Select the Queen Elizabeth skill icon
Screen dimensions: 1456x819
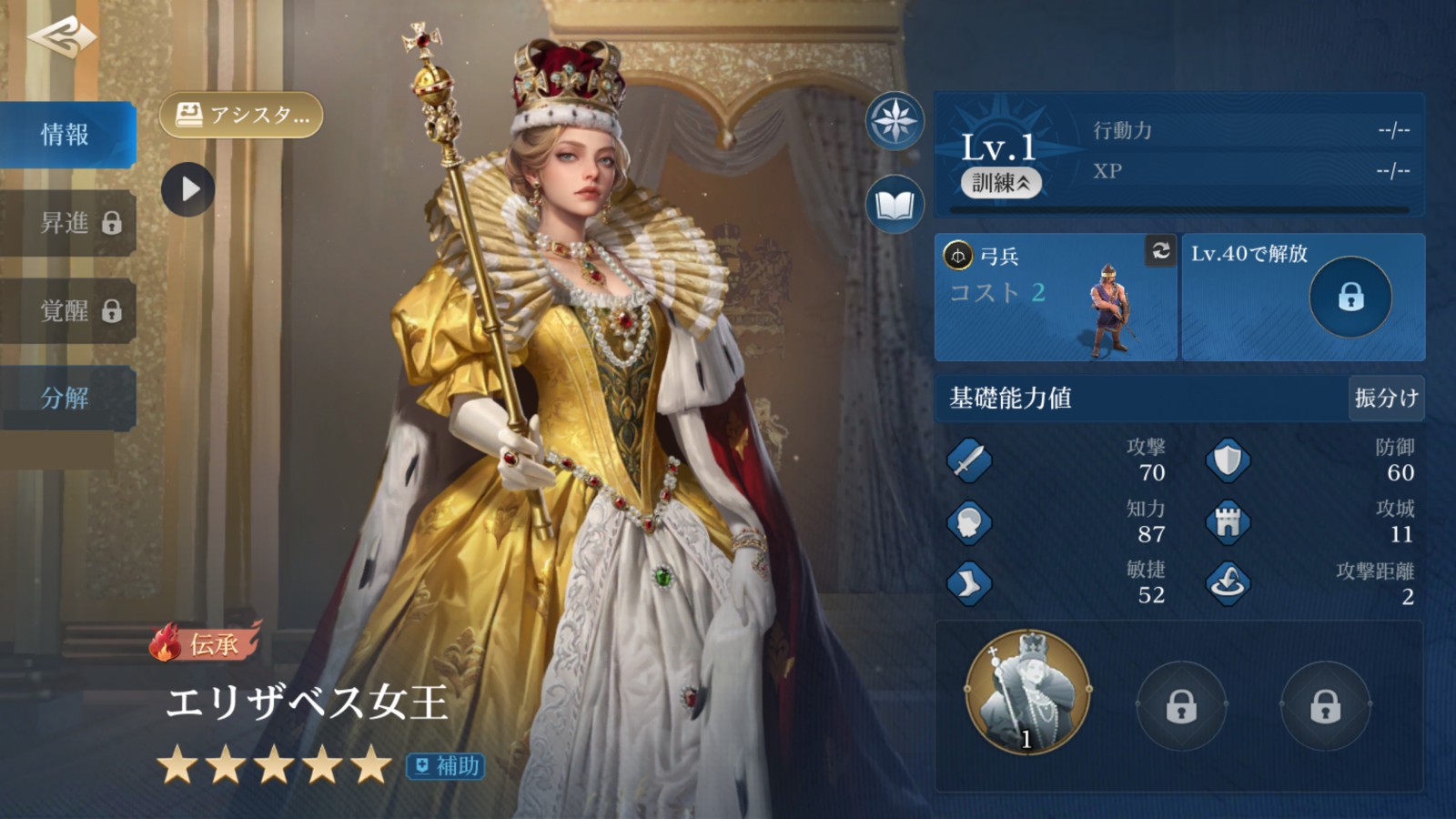[x=1028, y=693]
